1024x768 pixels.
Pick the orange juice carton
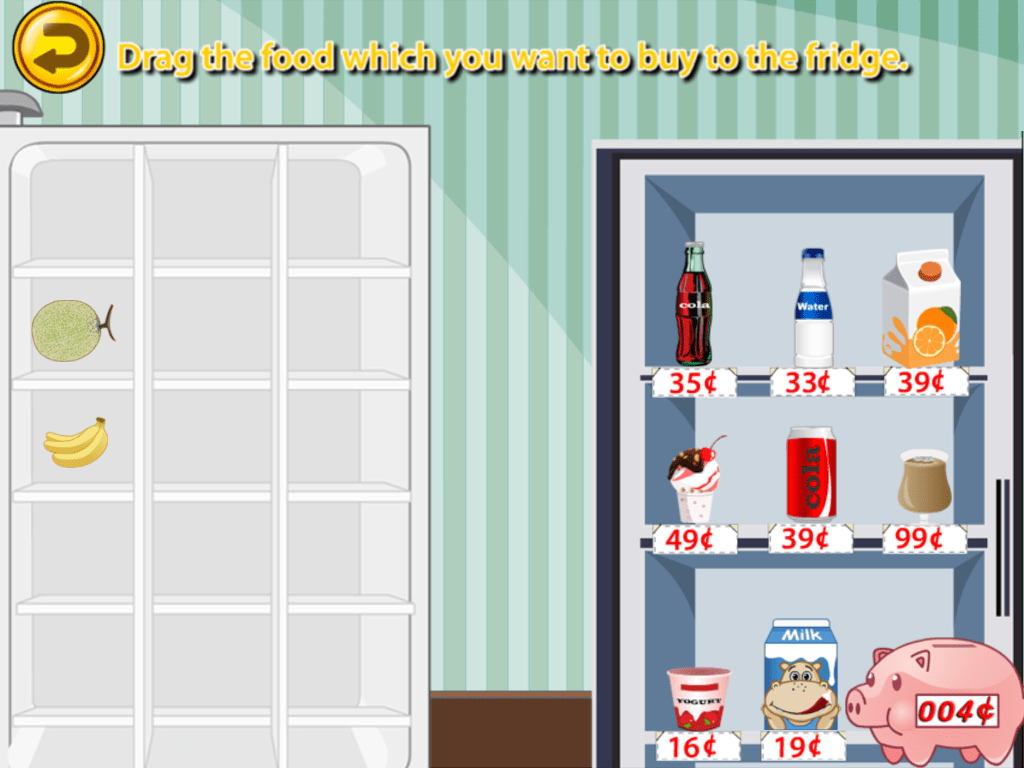(x=921, y=308)
